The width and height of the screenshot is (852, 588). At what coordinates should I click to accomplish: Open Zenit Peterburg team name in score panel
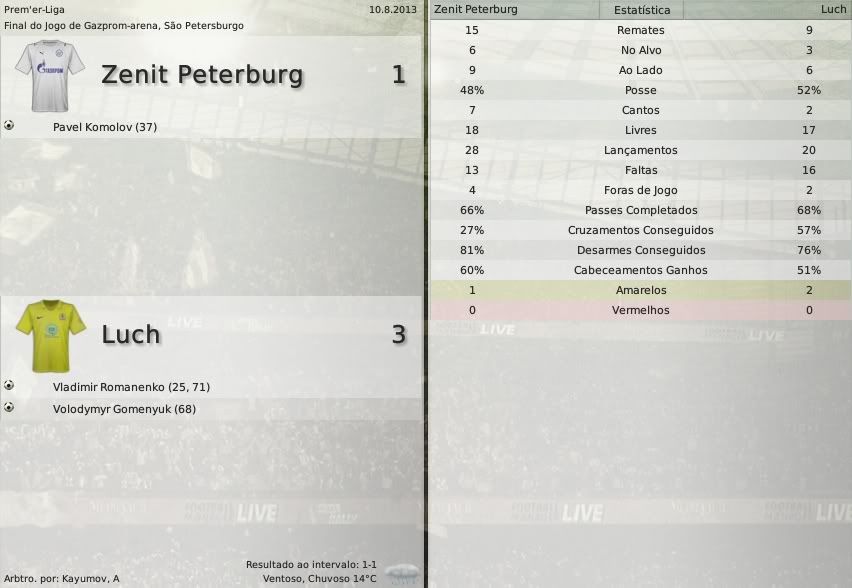pyautogui.click(x=202, y=75)
